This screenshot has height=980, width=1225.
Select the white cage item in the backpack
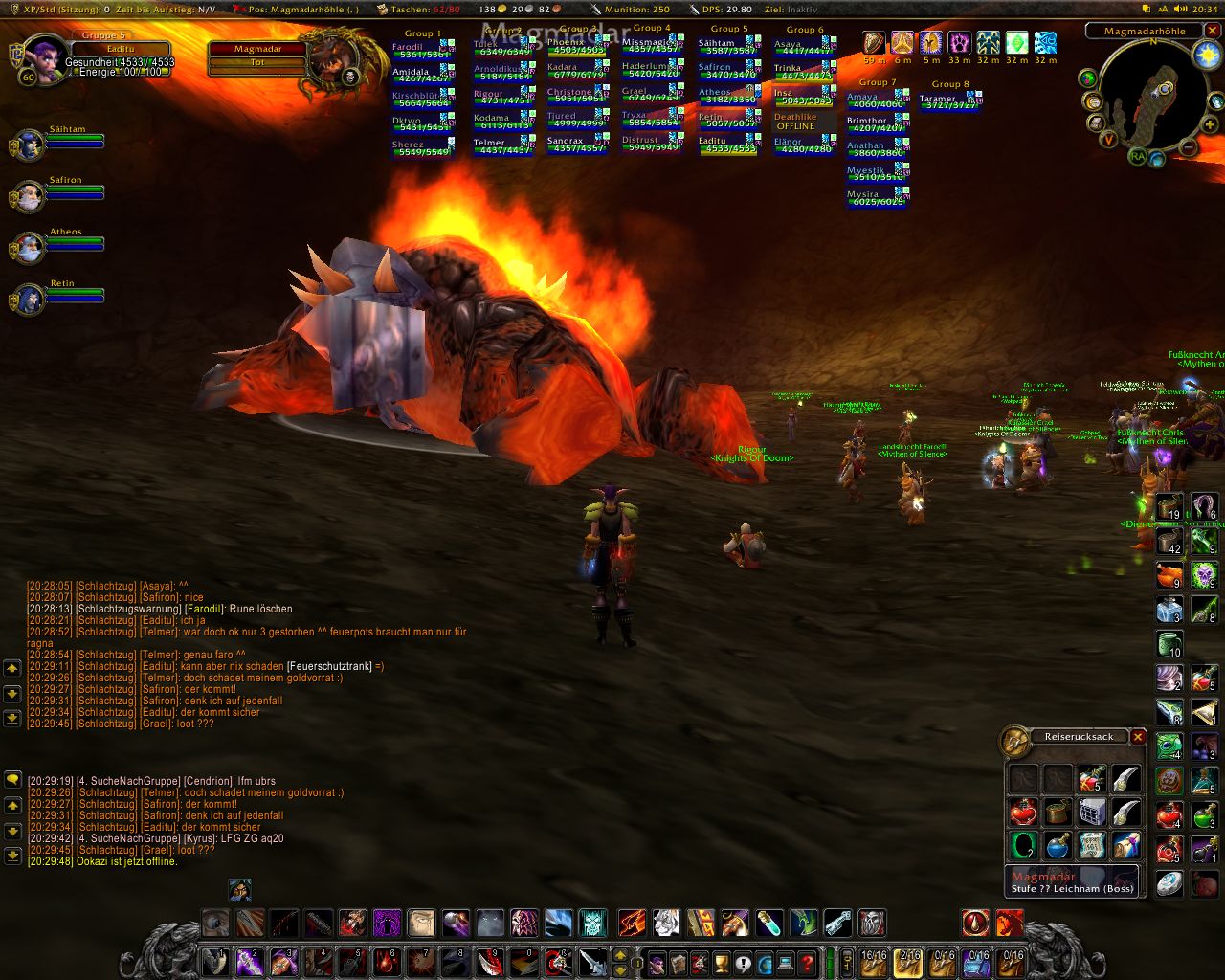coord(1092,813)
